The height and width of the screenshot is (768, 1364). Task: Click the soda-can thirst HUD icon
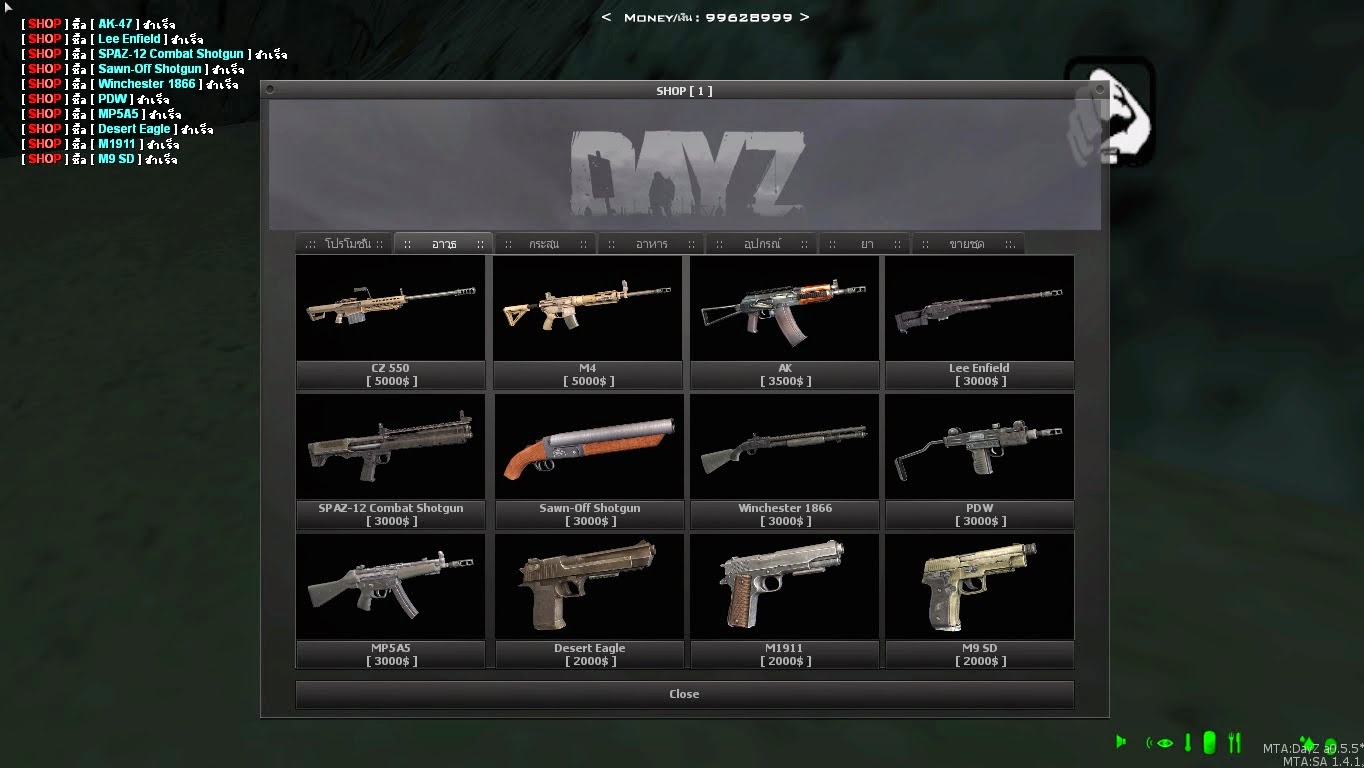pyautogui.click(x=1210, y=742)
